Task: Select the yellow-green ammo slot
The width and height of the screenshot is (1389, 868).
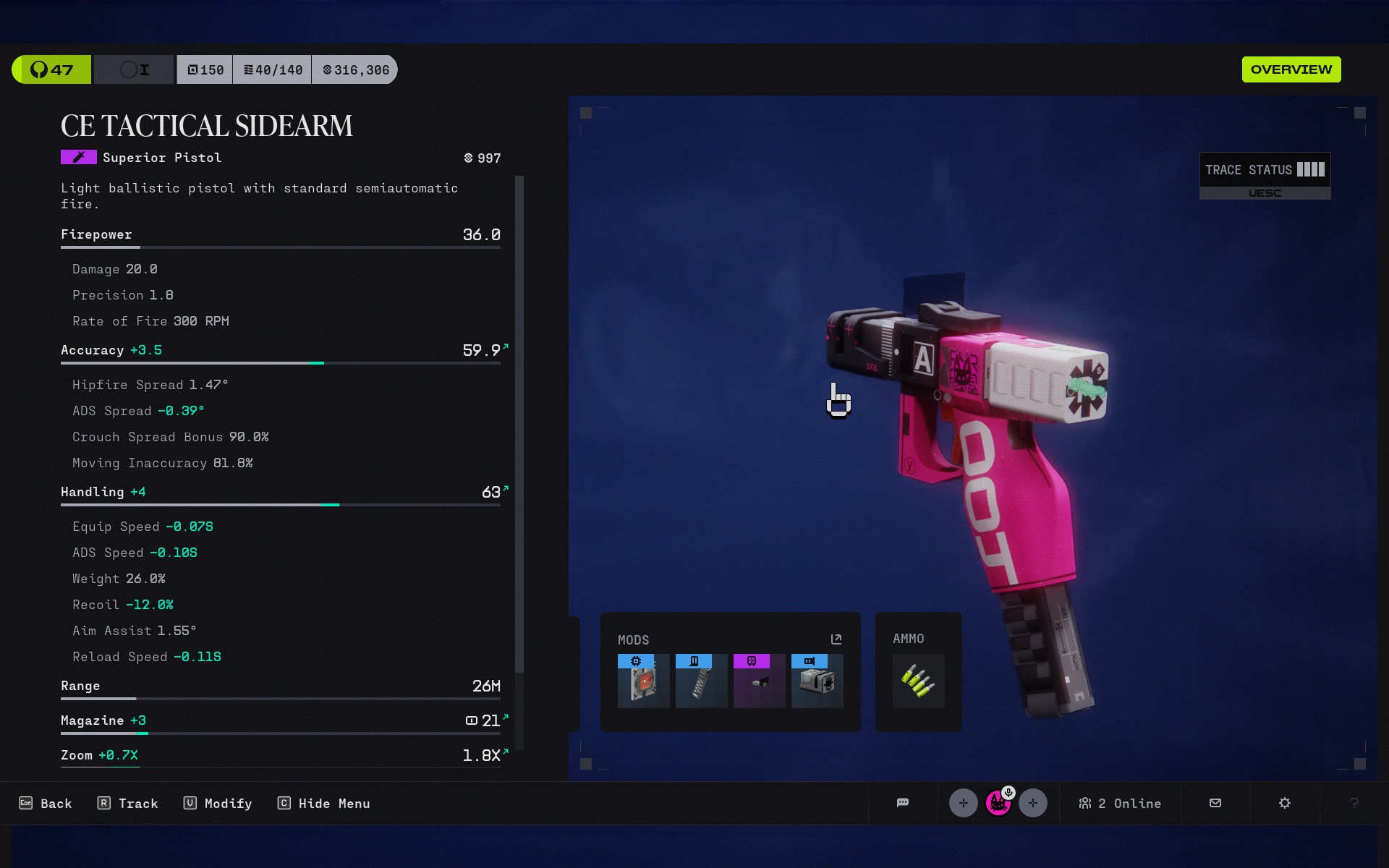Action: (918, 681)
